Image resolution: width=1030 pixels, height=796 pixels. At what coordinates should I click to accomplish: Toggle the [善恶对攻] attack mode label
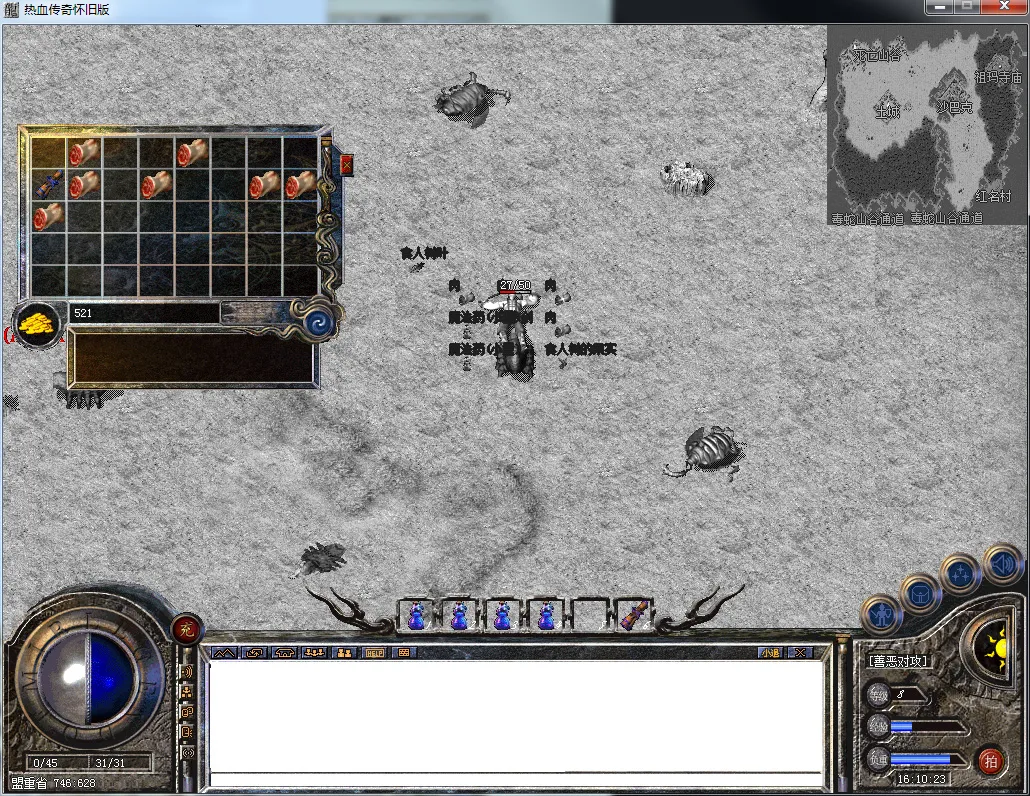[x=898, y=661]
